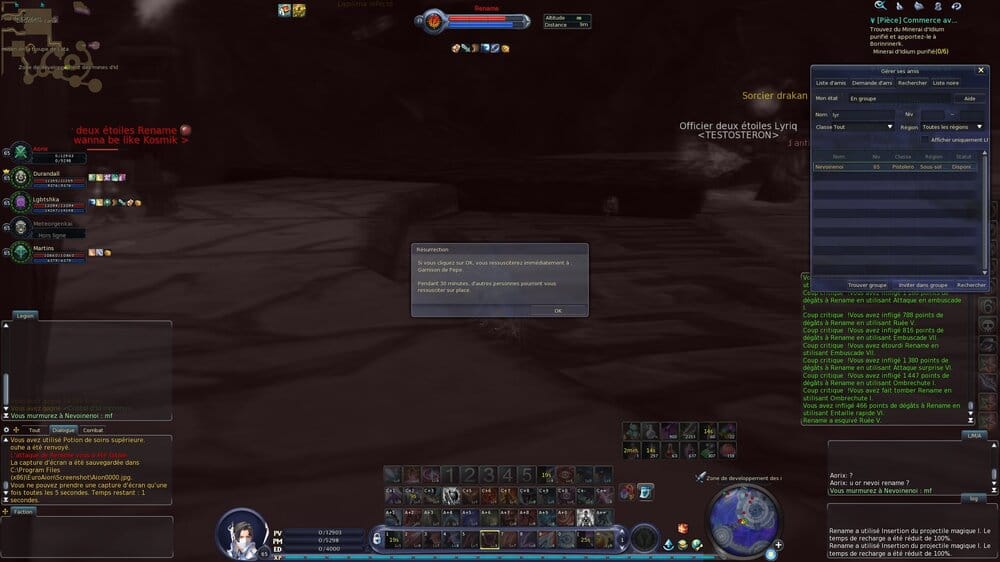Confirm resurrection with the OK button
The height and width of the screenshot is (562, 1000).
[x=557, y=311]
